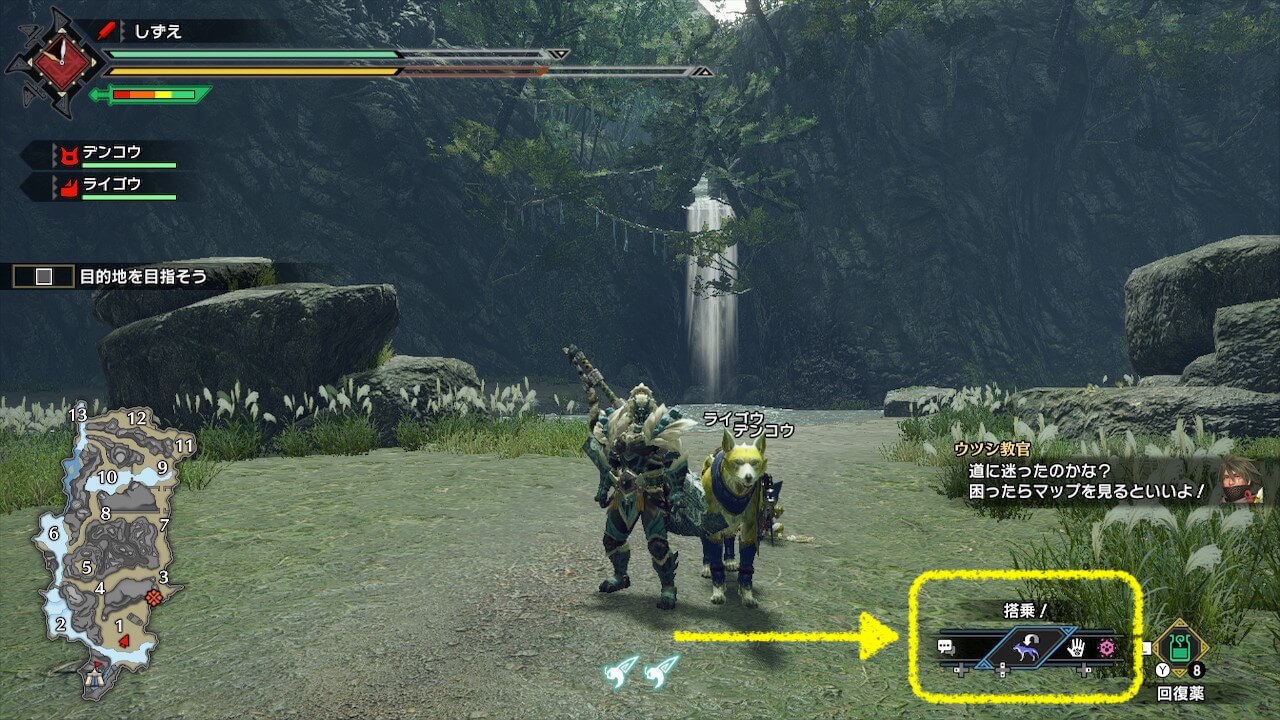Select the Palamute ride action icon
The width and height of the screenshot is (1280, 720).
pos(1026,650)
